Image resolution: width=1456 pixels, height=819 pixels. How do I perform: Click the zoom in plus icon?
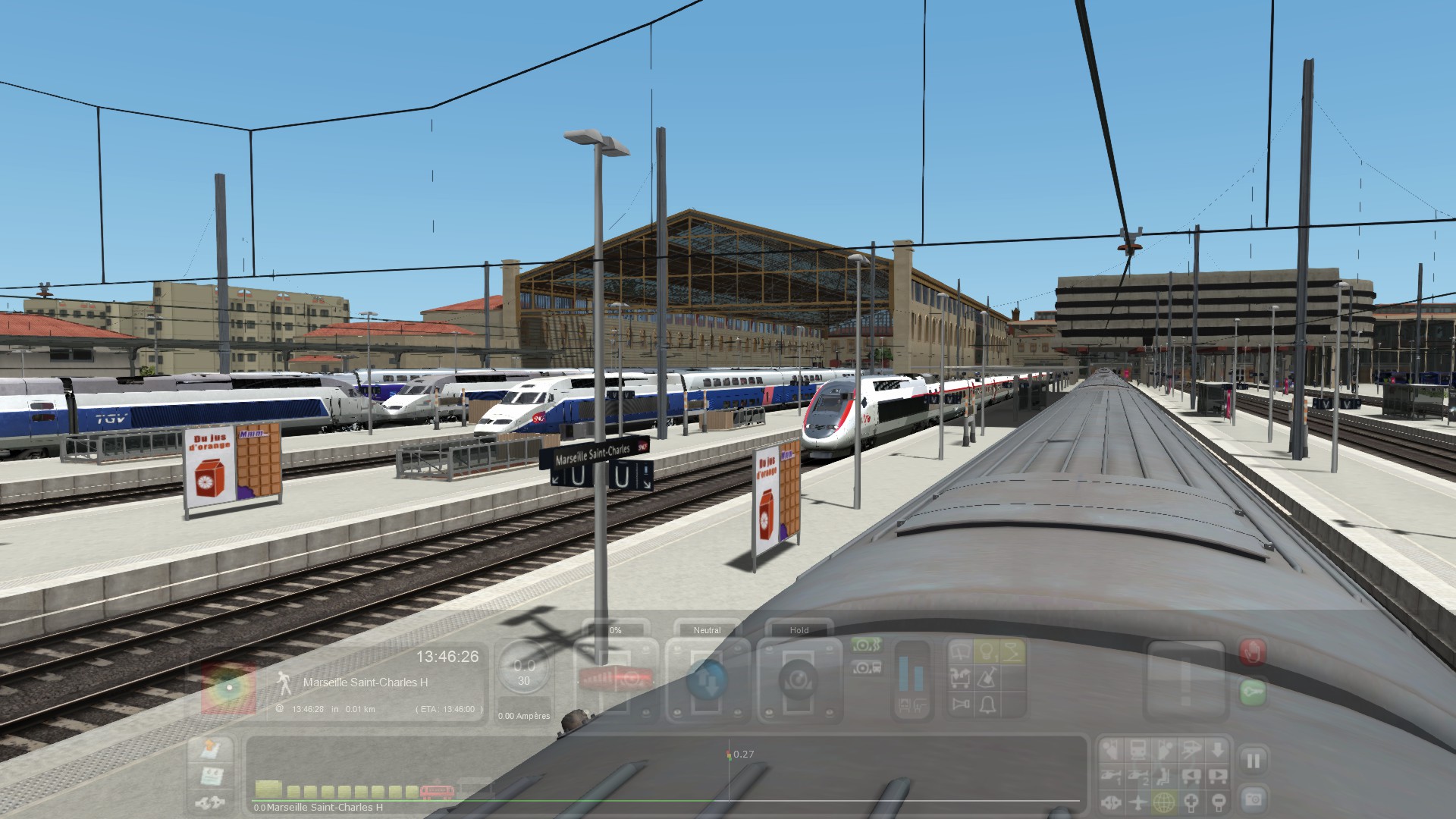coord(1191,802)
